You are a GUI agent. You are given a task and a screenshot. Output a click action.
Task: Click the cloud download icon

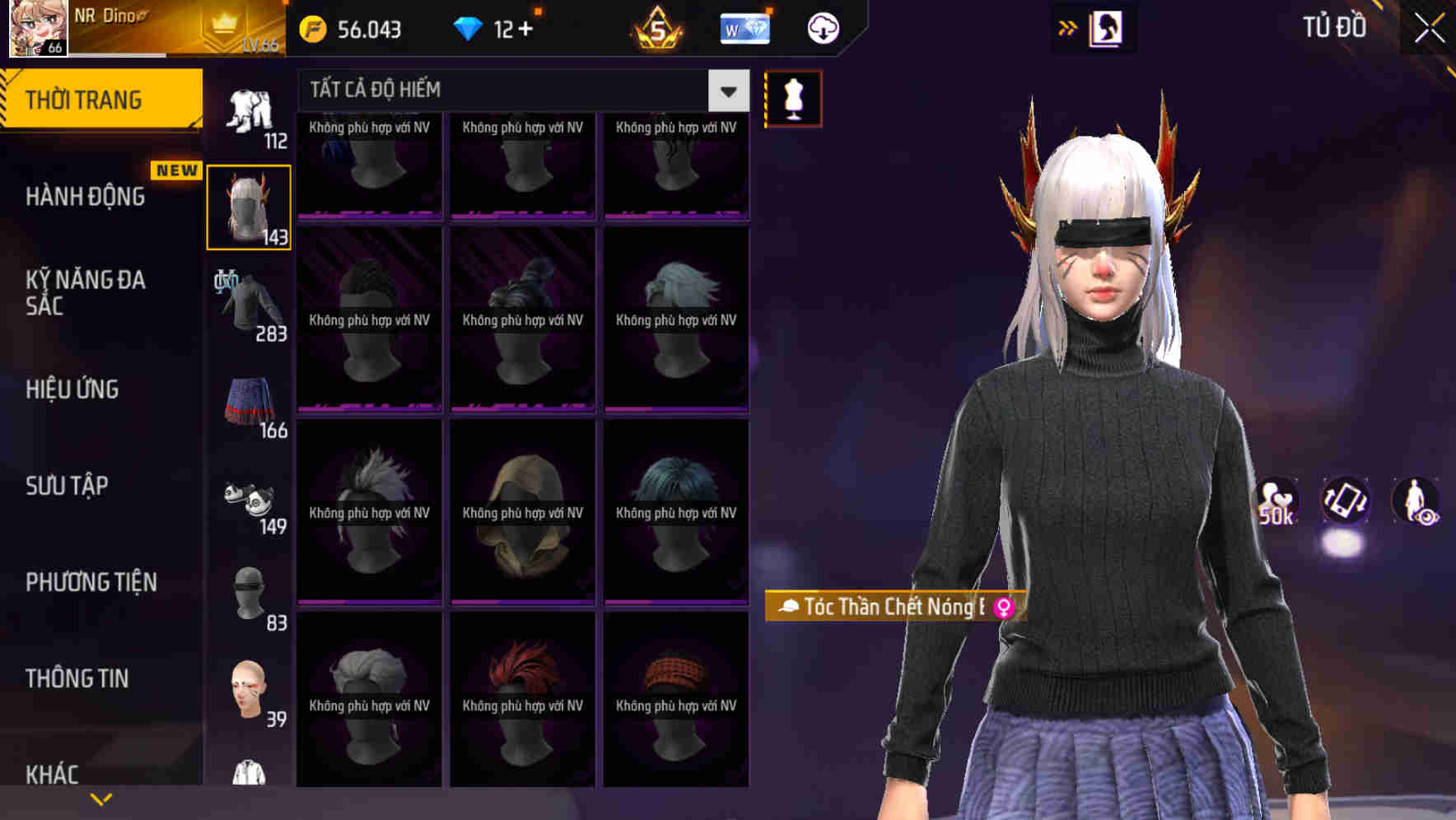coord(823,27)
